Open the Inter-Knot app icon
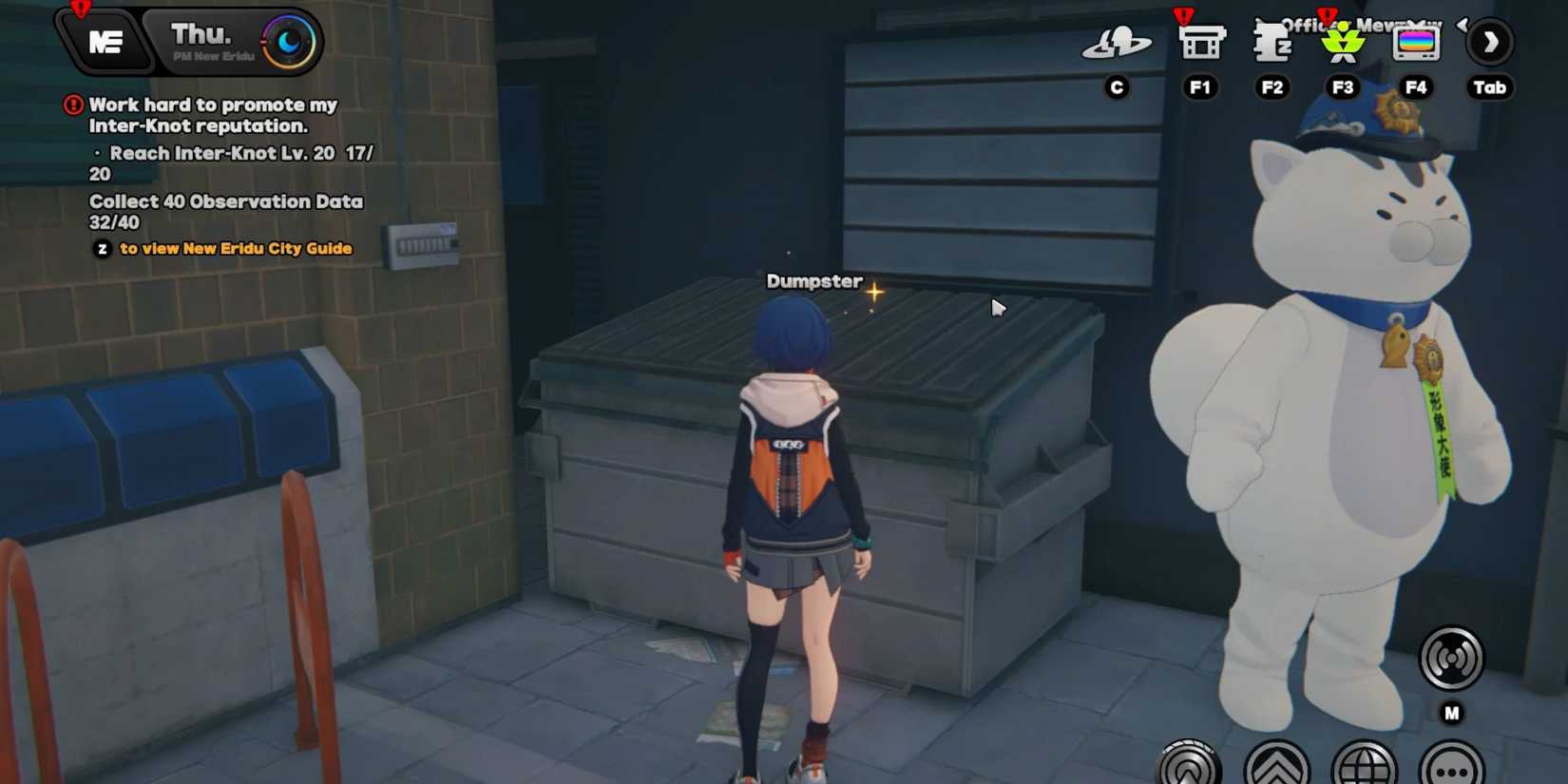The width and height of the screenshot is (1568, 784). point(1116,43)
